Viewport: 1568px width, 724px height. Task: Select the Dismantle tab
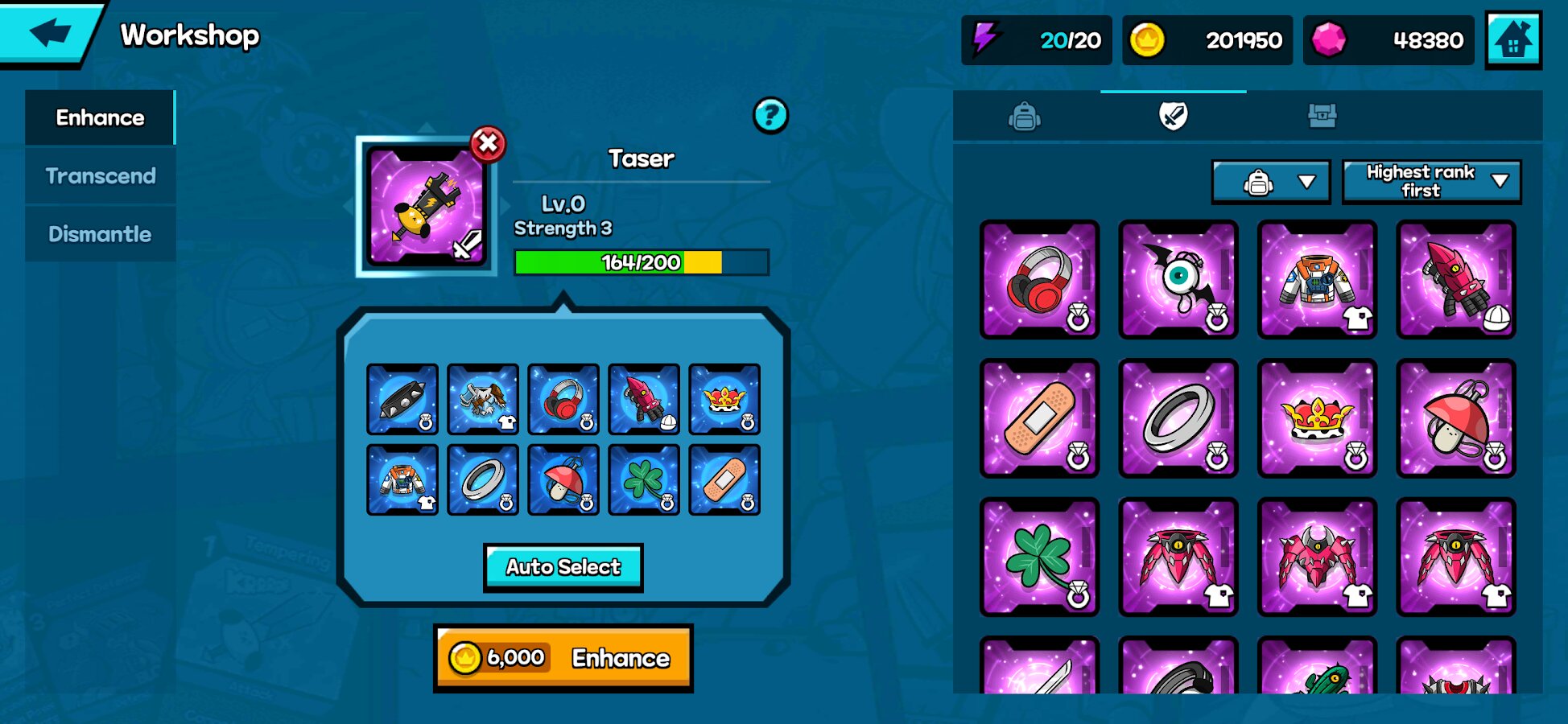100,234
